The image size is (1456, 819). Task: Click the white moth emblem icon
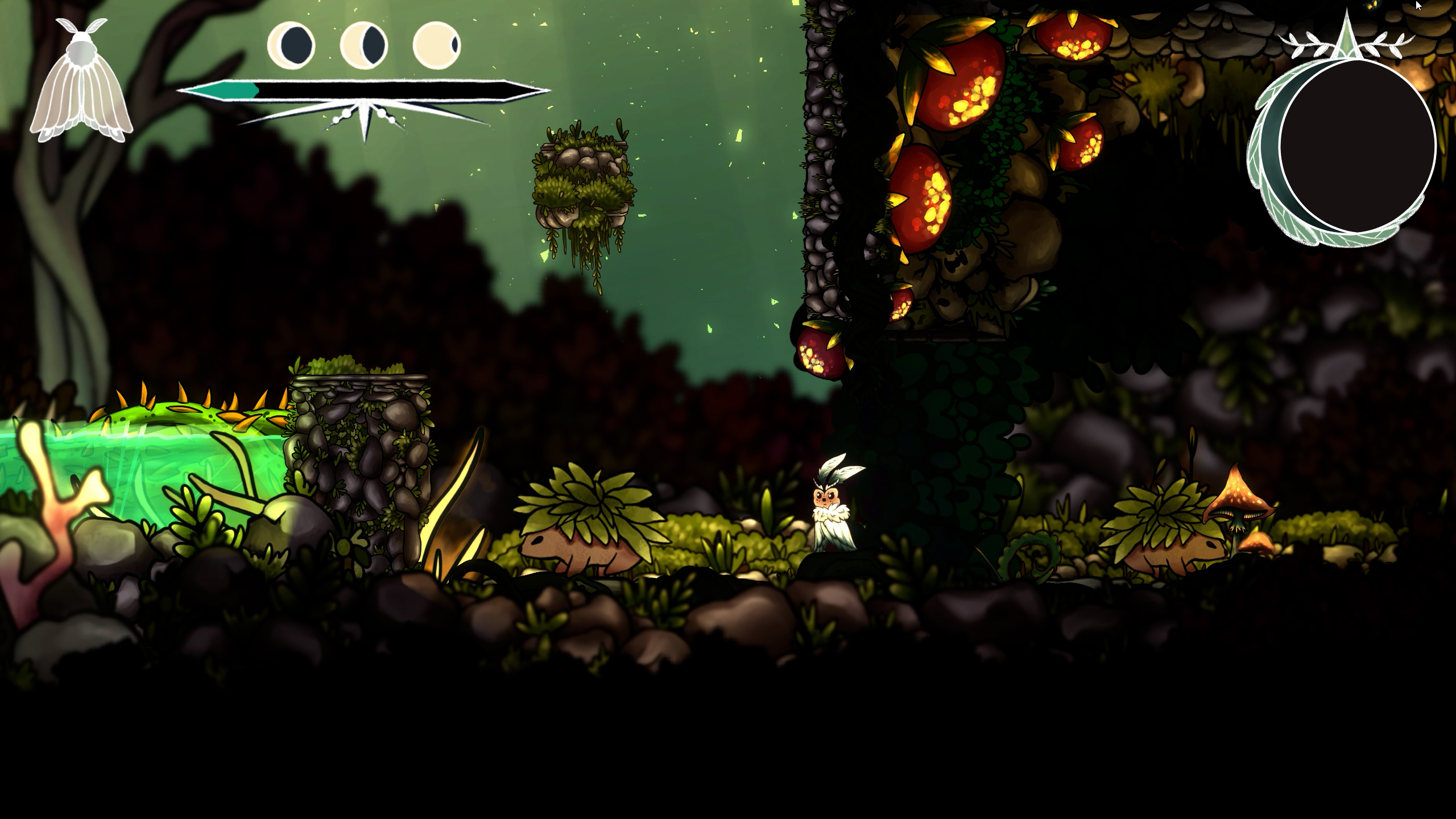pyautogui.click(x=81, y=81)
